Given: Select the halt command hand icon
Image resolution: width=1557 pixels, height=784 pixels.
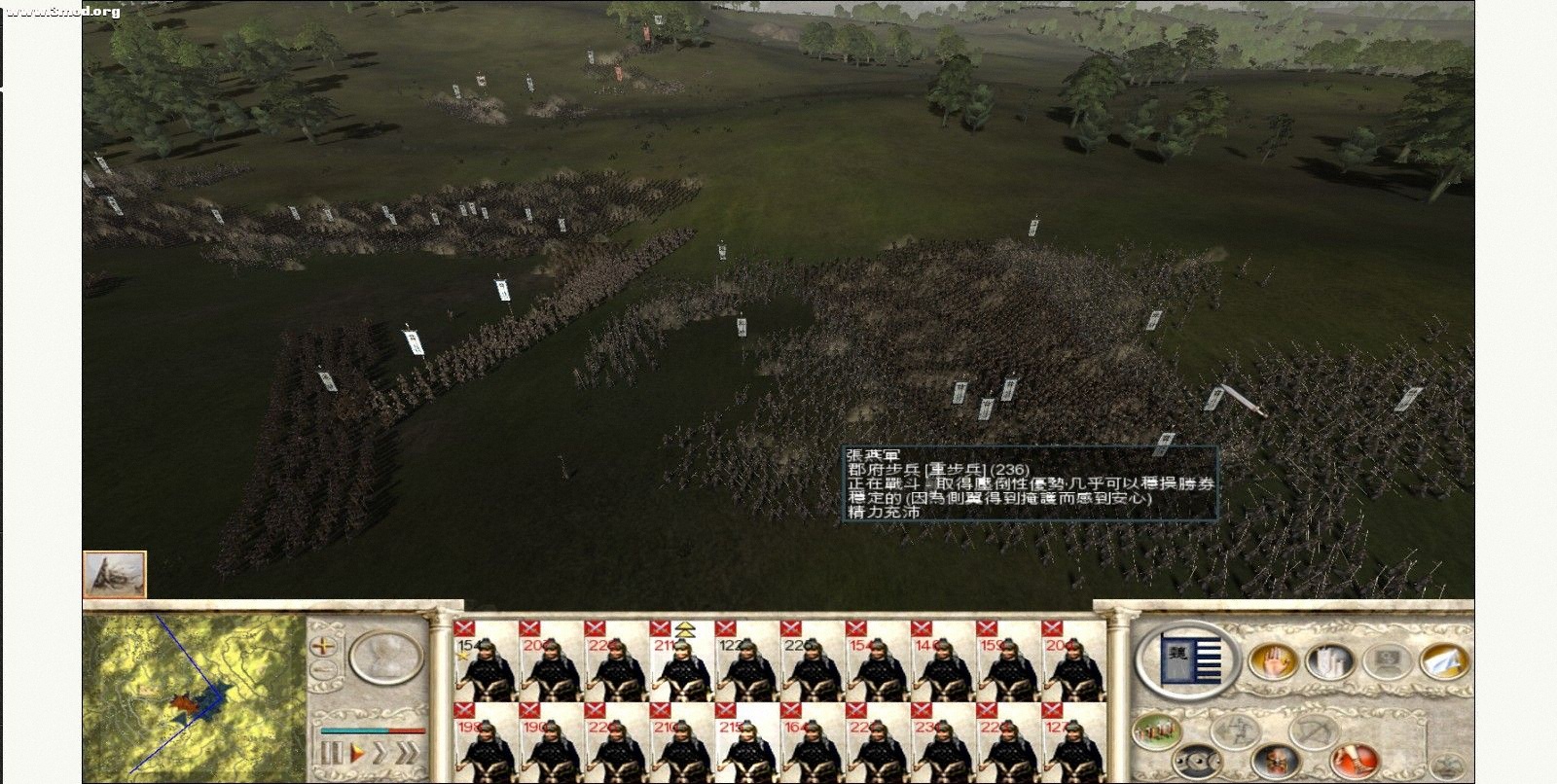Looking at the screenshot, I should 1273,660.
